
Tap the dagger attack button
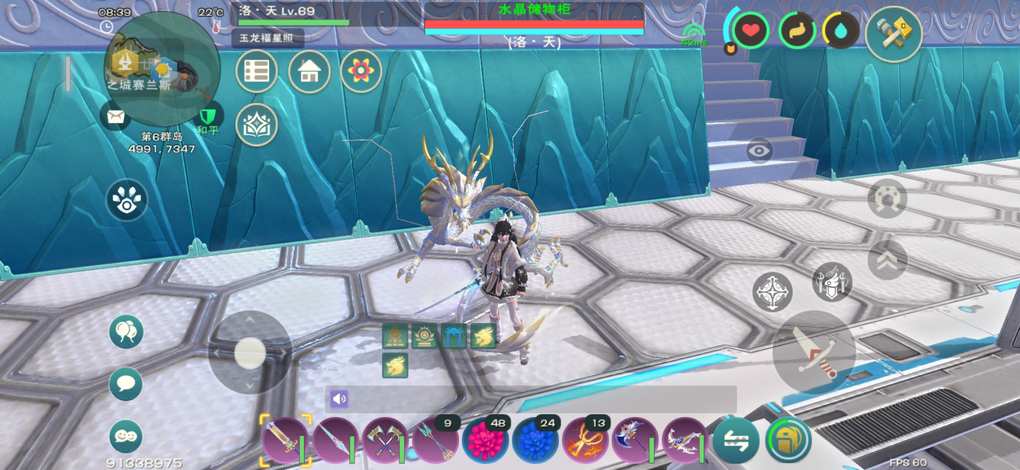point(814,352)
